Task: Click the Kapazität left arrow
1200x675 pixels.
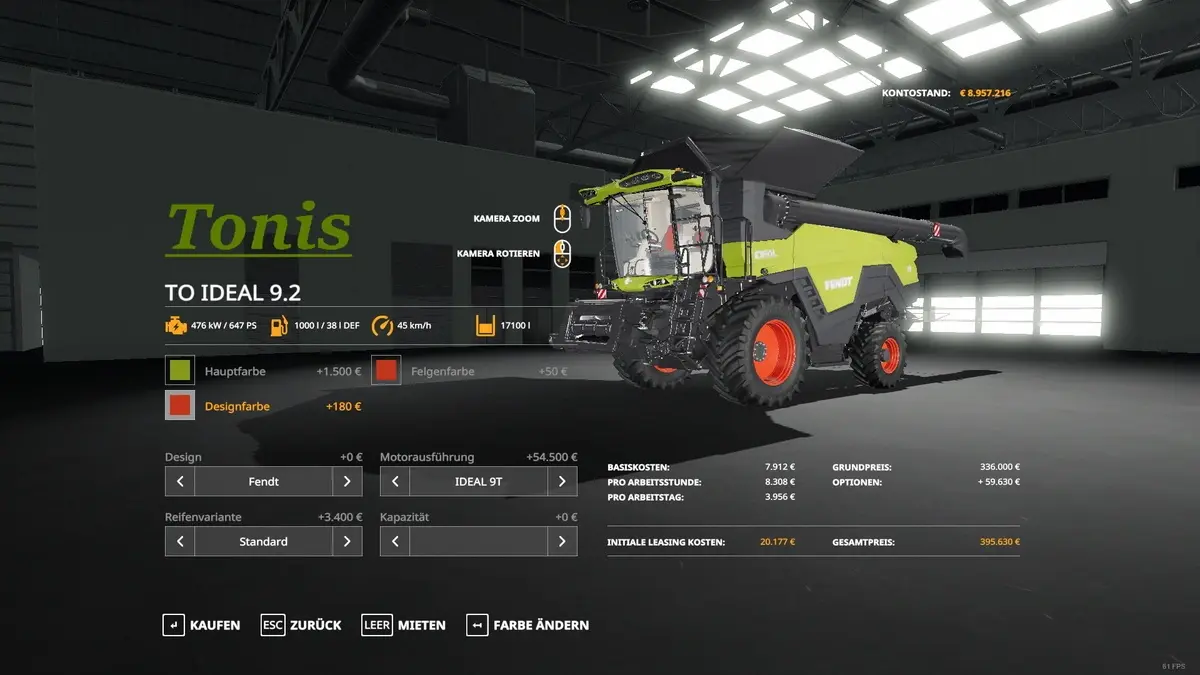Action: click(395, 541)
